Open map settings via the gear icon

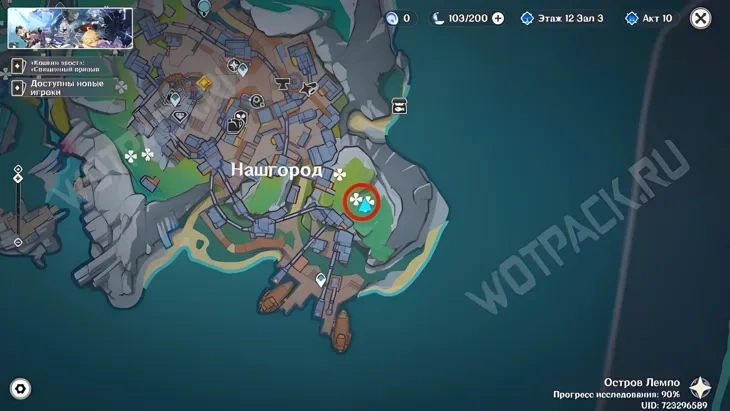pyautogui.click(x=20, y=388)
